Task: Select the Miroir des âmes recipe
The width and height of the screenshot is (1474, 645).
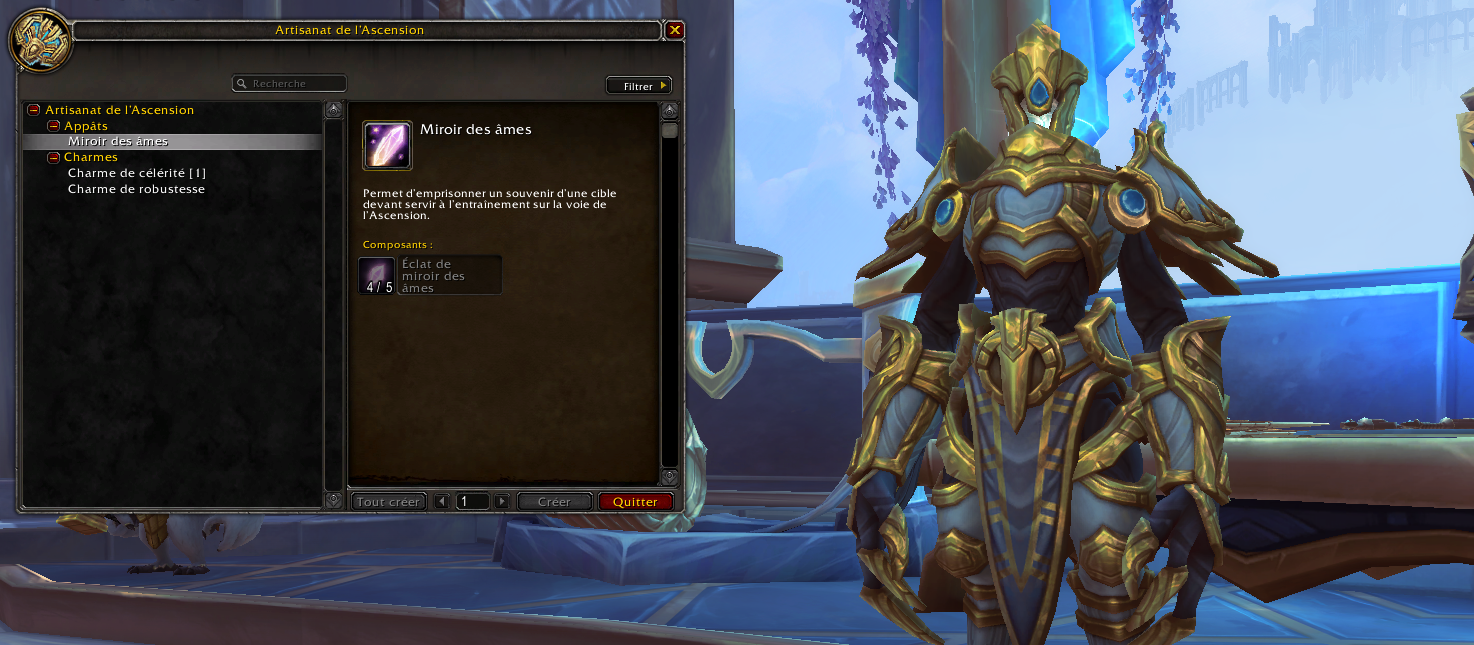Action: pos(118,142)
